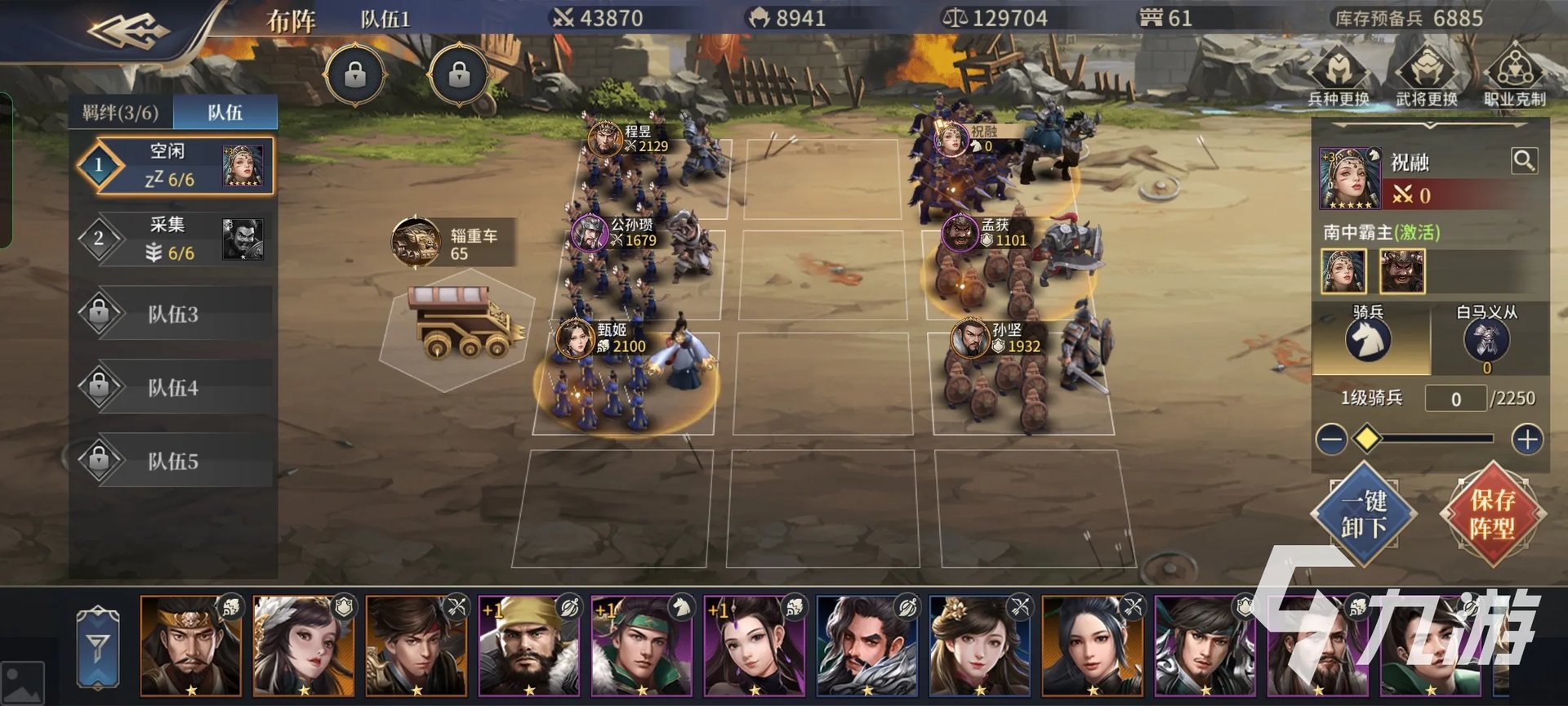Select team 1 labeled 空闲
The width and height of the screenshot is (1568, 706).
pyautogui.click(x=175, y=165)
